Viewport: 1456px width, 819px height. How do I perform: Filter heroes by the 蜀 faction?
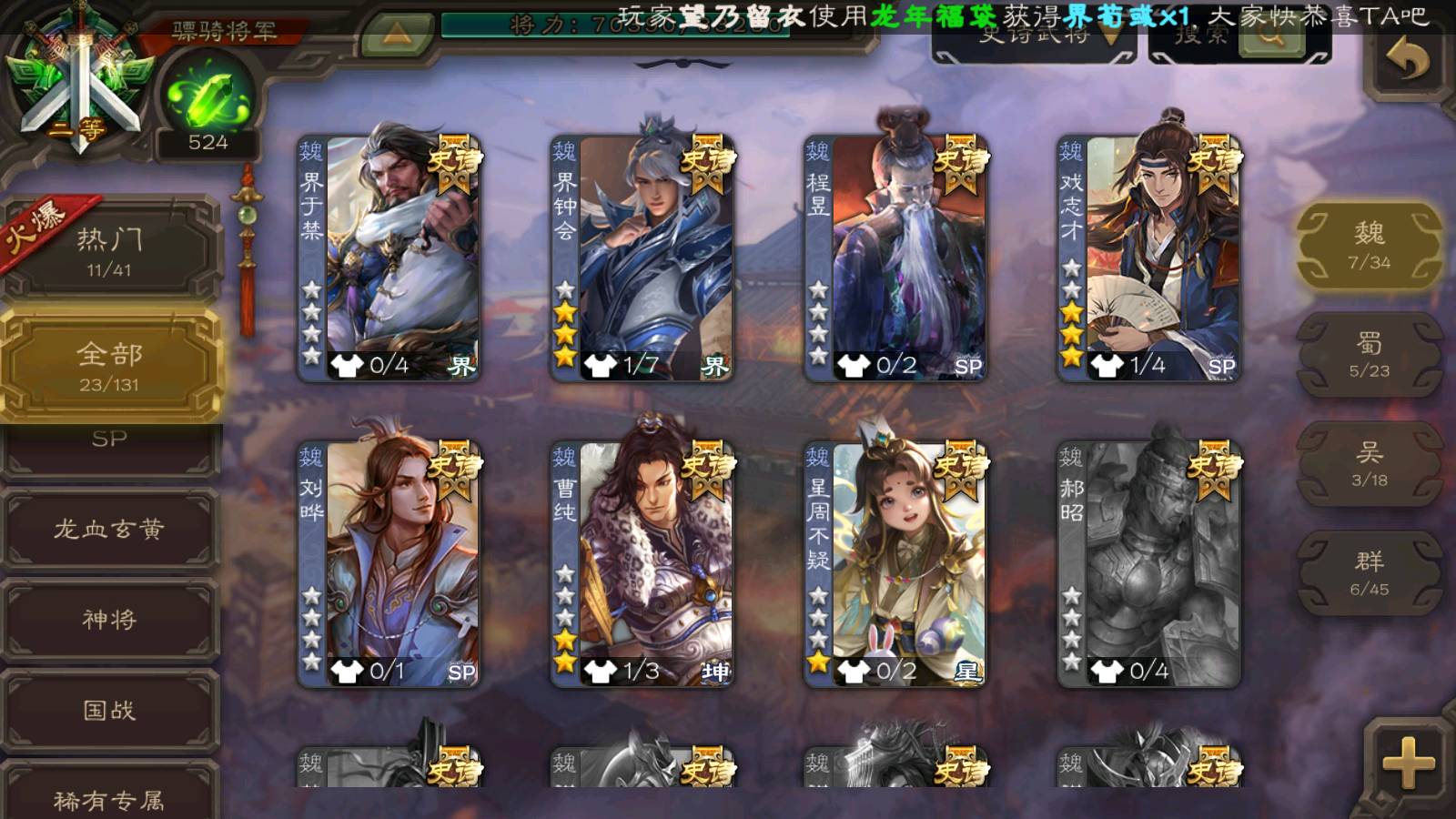pos(1369,355)
